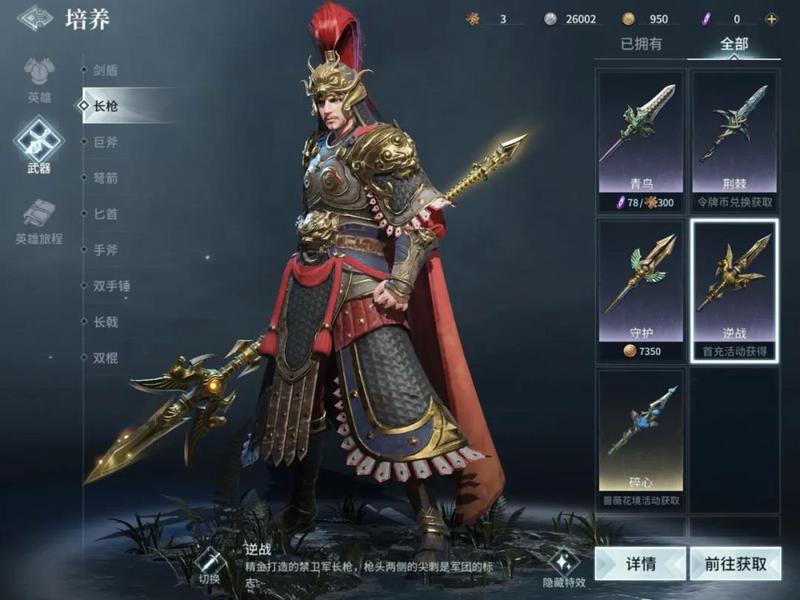Select the 长枪 weapon type
This screenshot has width=800, height=600.
(106, 105)
